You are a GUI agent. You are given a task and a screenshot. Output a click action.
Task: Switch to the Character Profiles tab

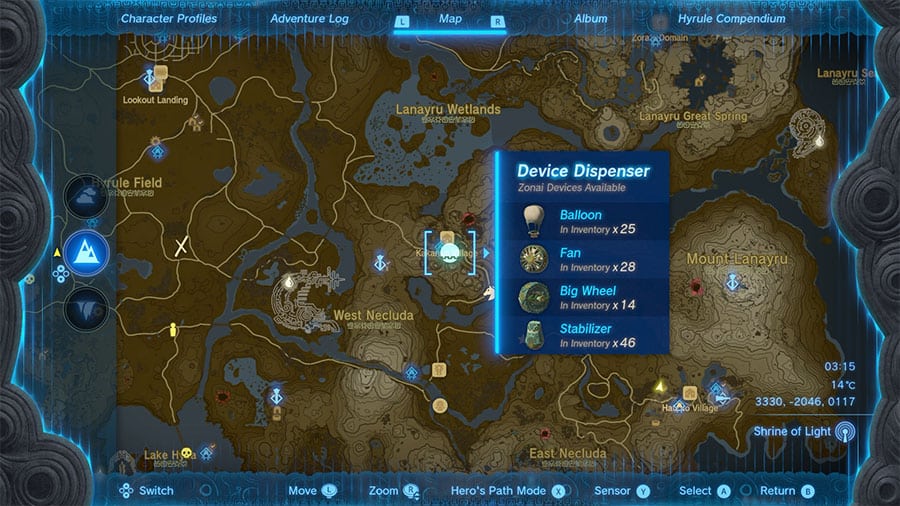tap(169, 19)
